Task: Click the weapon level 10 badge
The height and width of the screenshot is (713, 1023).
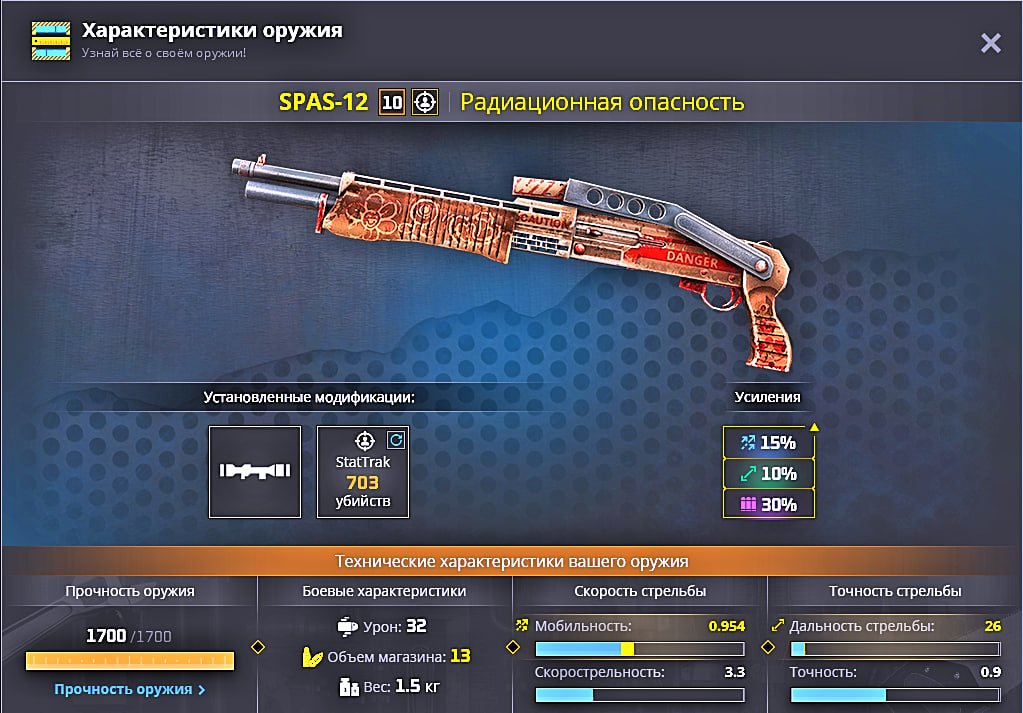Action: [392, 102]
